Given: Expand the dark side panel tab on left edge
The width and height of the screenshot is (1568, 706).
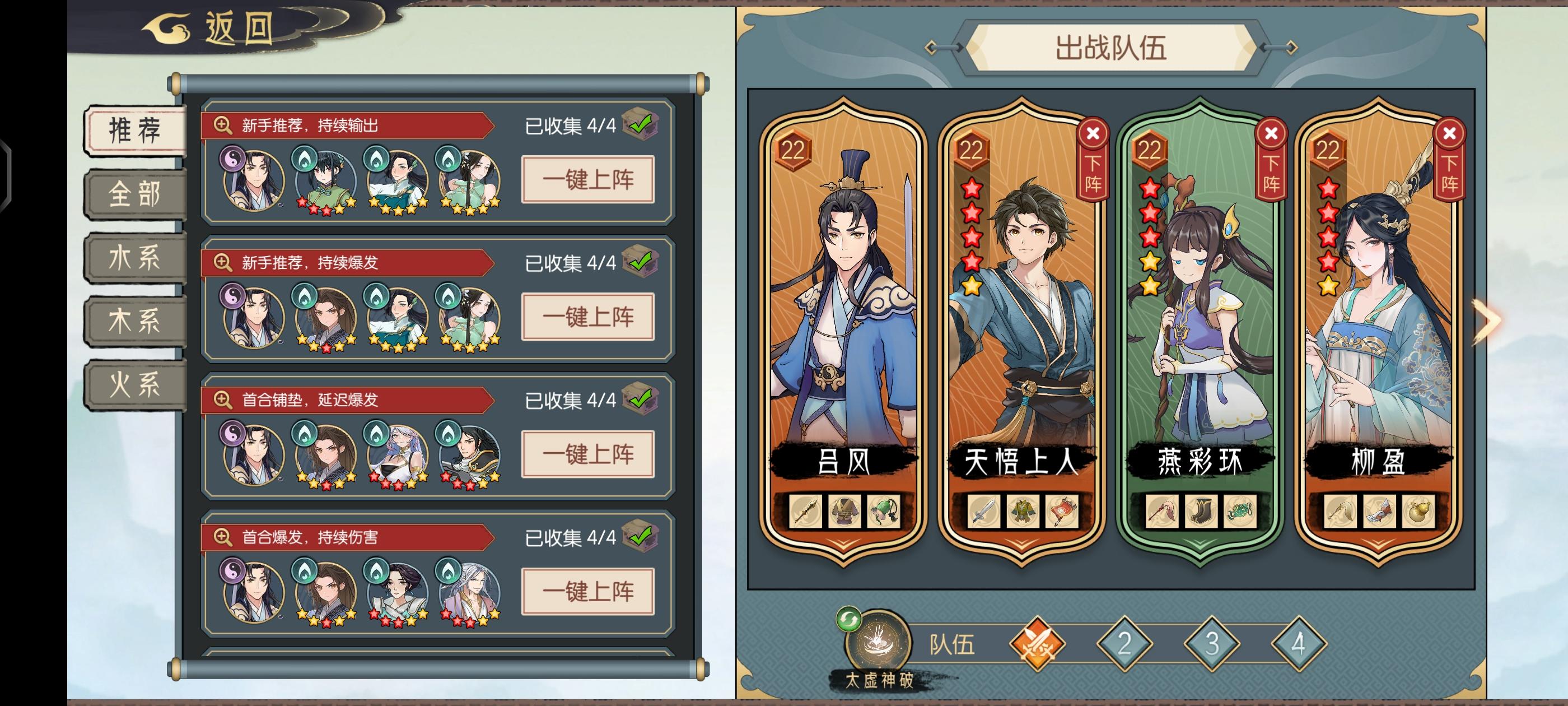Looking at the screenshot, I should click(6, 174).
